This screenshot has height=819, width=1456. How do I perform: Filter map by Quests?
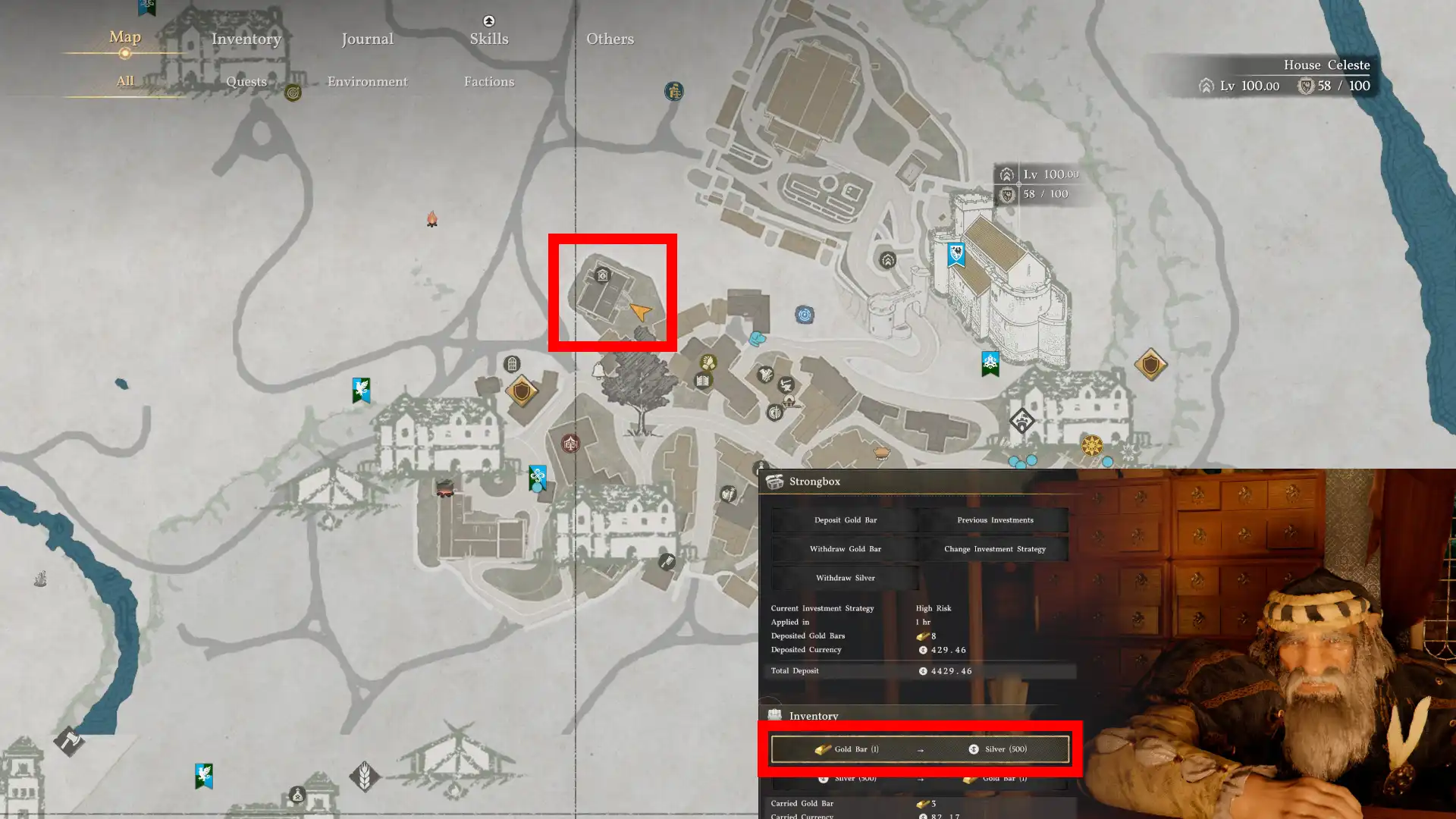coord(246,81)
